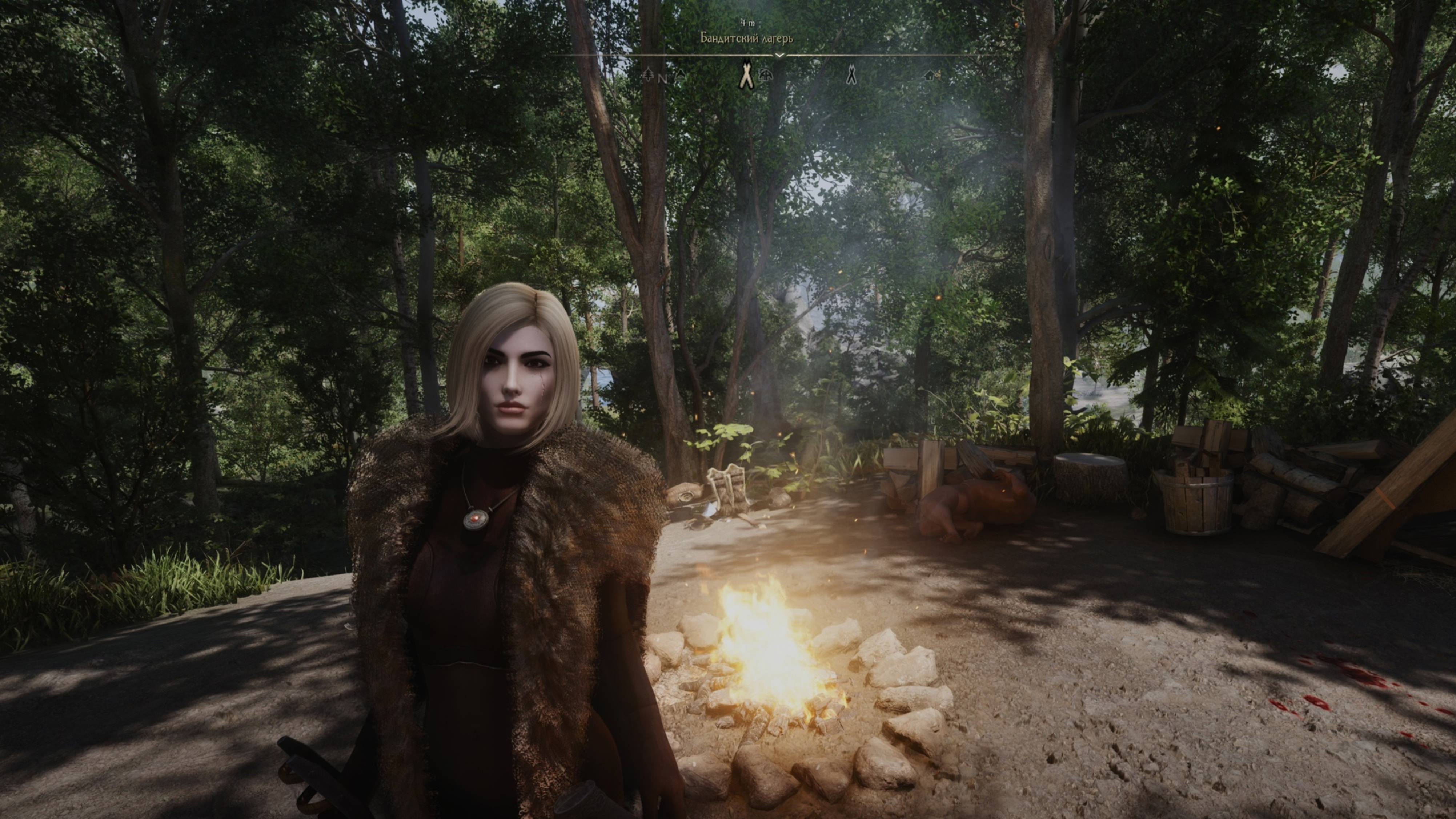Image resolution: width=1456 pixels, height=819 pixels.
Task: Click the house-shaped compass marker
Action: coord(928,74)
